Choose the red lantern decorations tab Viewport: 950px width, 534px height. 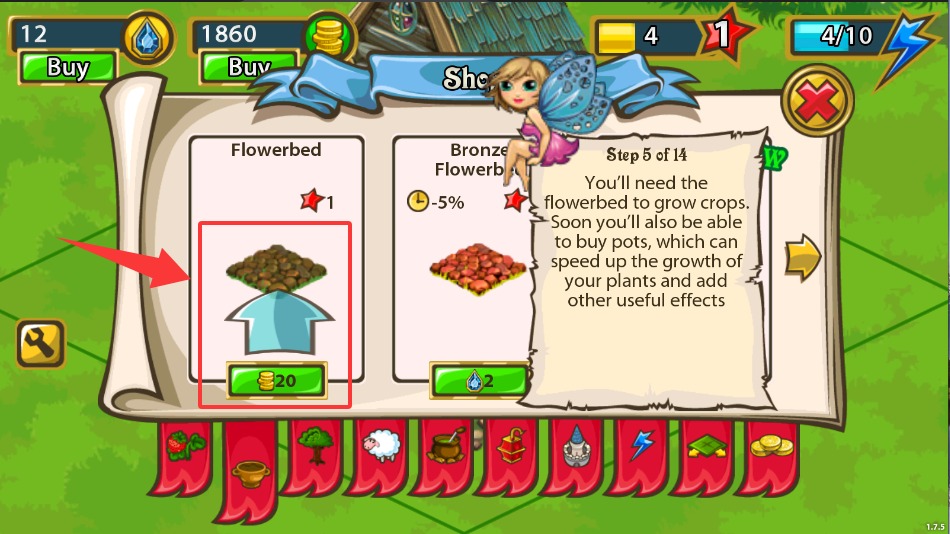tap(510, 443)
